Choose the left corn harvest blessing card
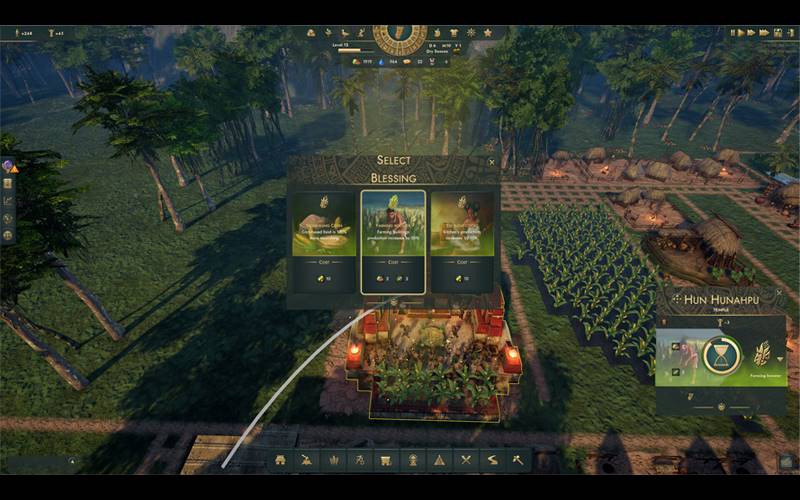 coord(323,241)
